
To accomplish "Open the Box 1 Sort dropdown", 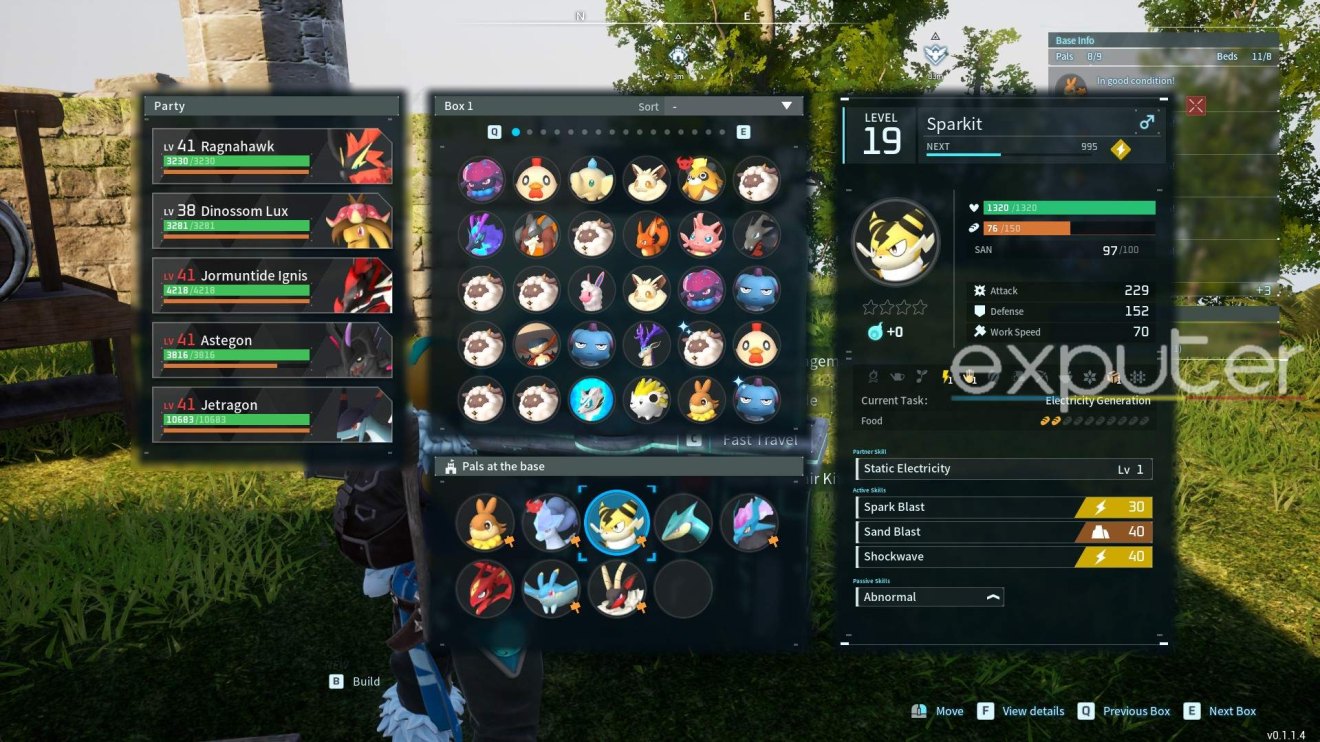I will [731, 106].
